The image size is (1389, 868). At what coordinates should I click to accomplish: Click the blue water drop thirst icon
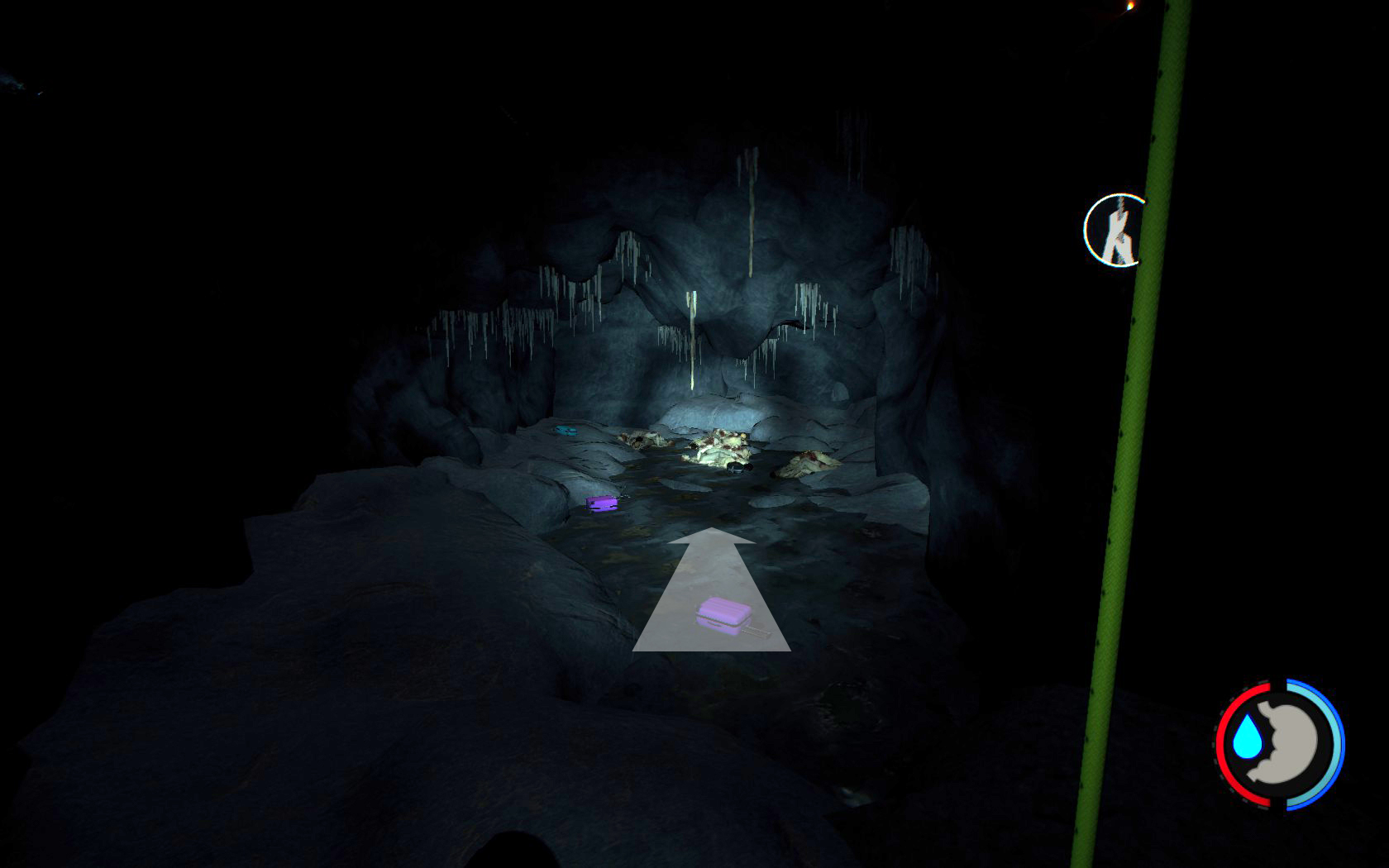click(x=1246, y=737)
